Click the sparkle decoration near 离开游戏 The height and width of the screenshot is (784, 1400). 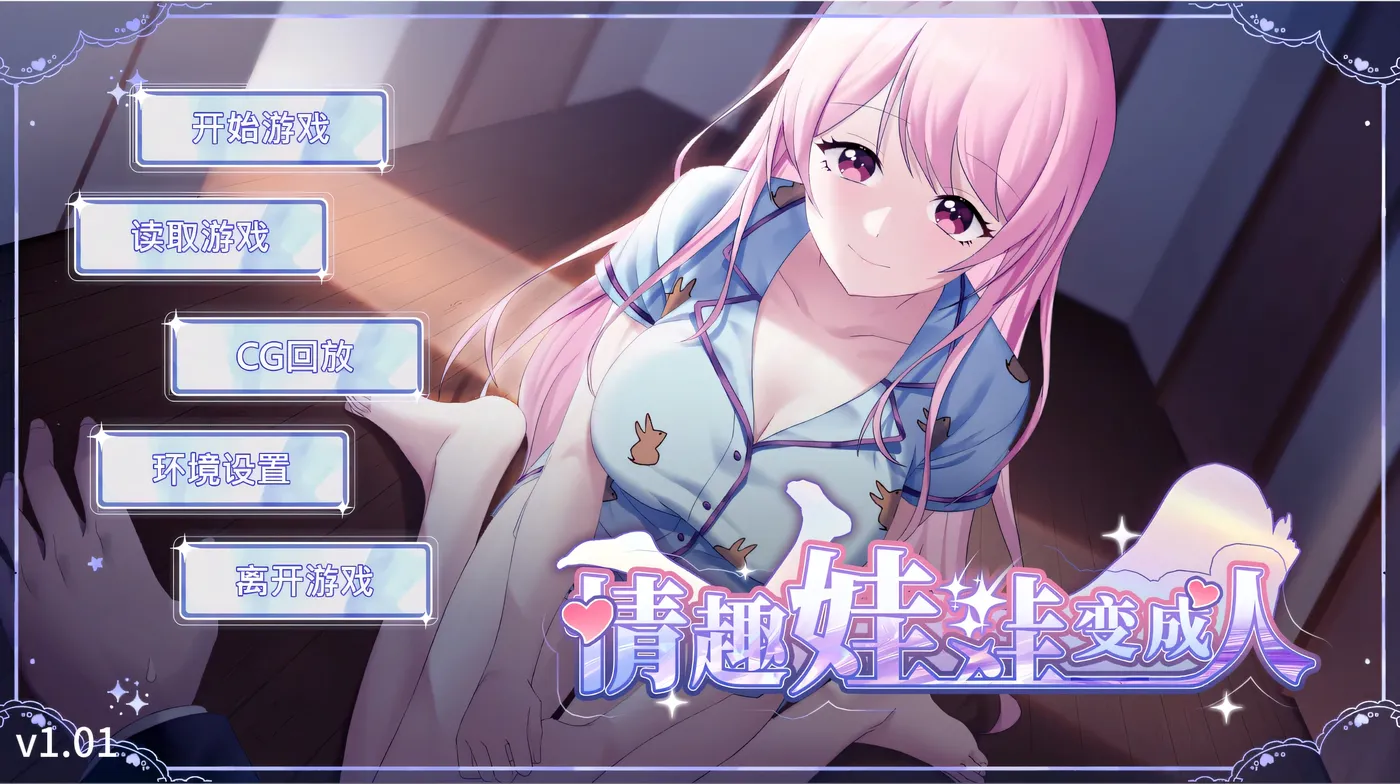click(x=185, y=549)
